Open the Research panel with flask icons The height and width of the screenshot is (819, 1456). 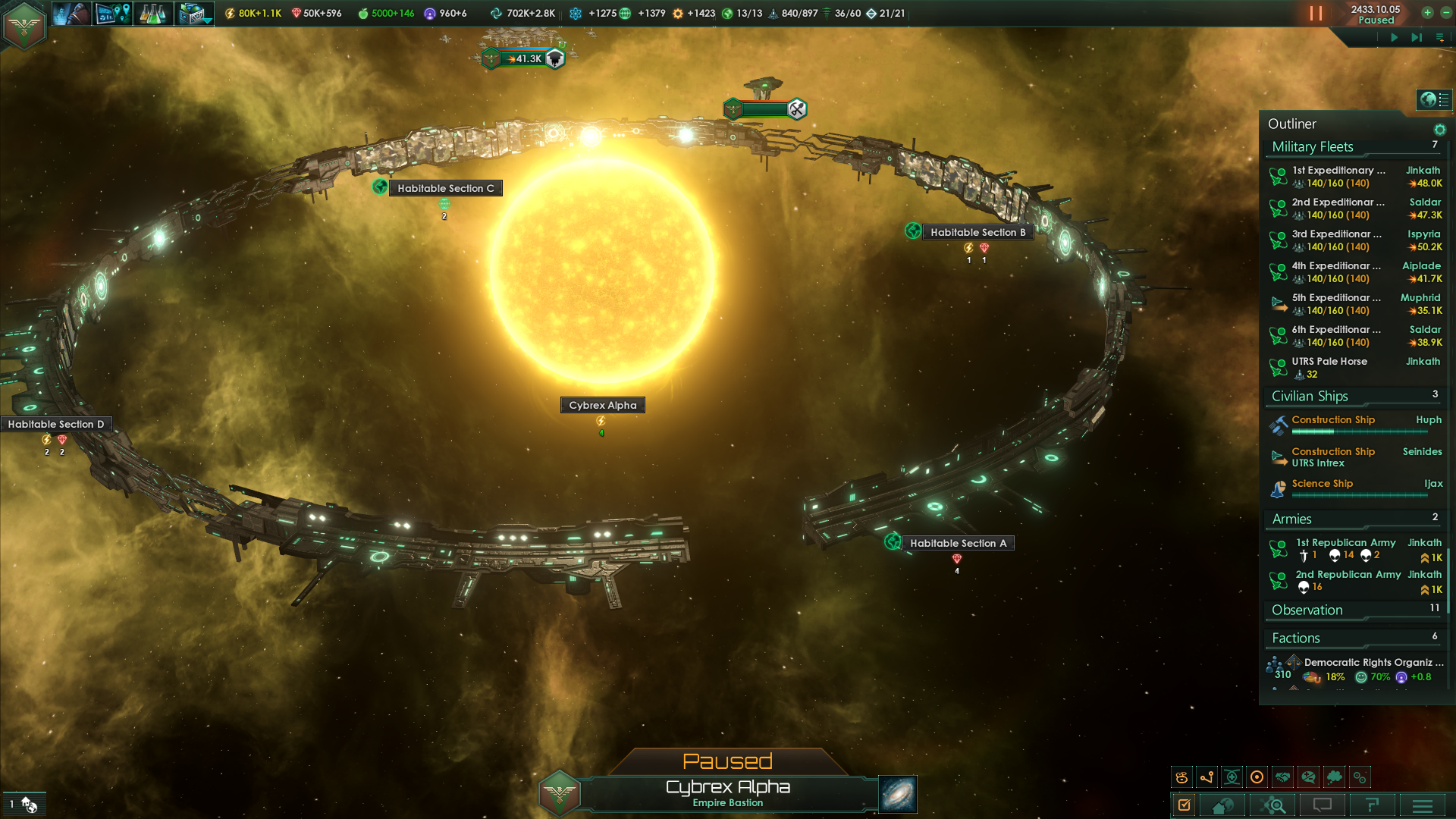coord(152,13)
